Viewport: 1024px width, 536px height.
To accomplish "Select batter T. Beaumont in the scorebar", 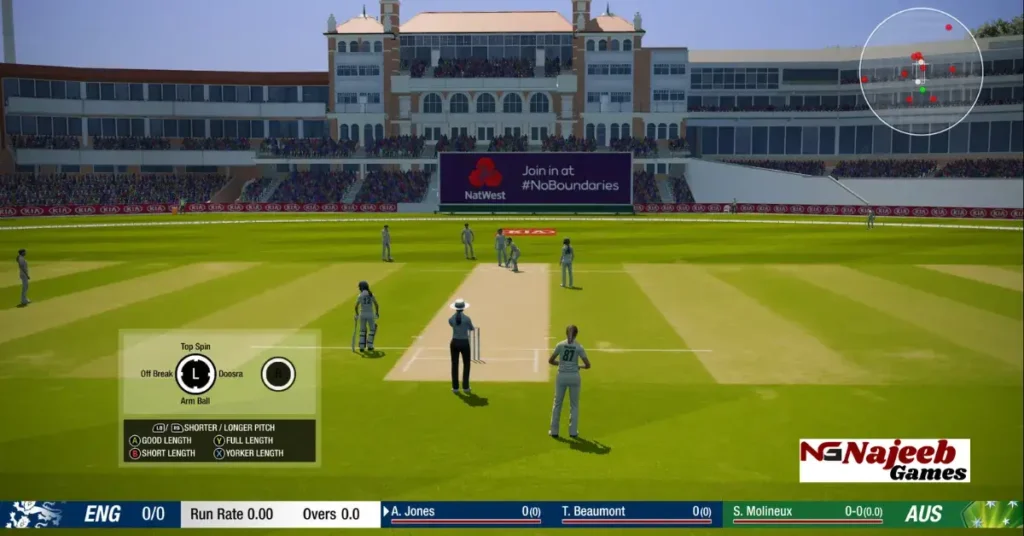I will [594, 512].
